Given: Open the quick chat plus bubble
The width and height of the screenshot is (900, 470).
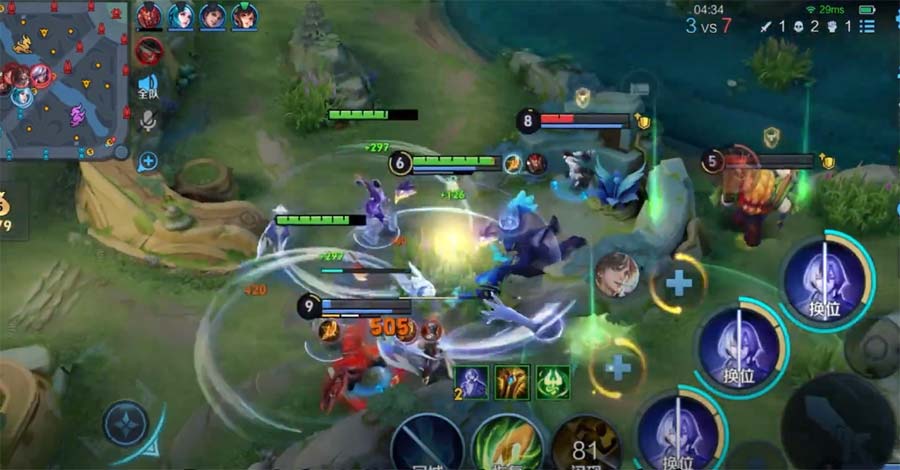Looking at the screenshot, I should click(x=148, y=160).
